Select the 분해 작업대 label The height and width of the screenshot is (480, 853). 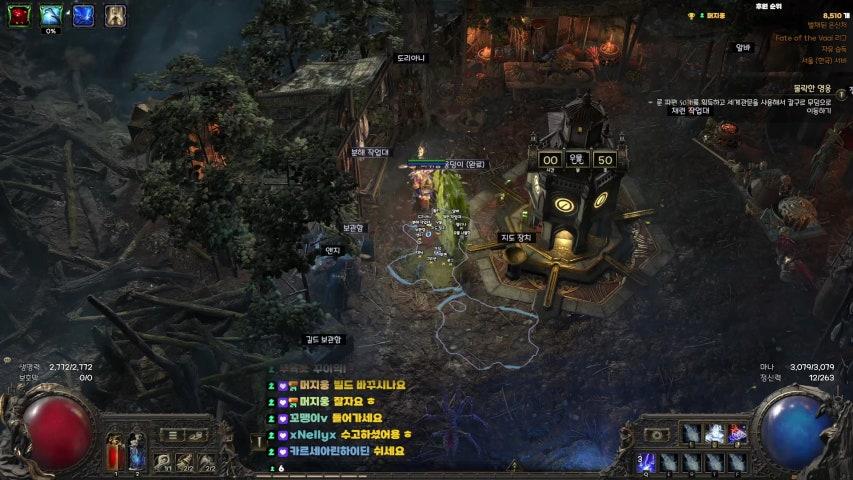pyautogui.click(x=369, y=153)
